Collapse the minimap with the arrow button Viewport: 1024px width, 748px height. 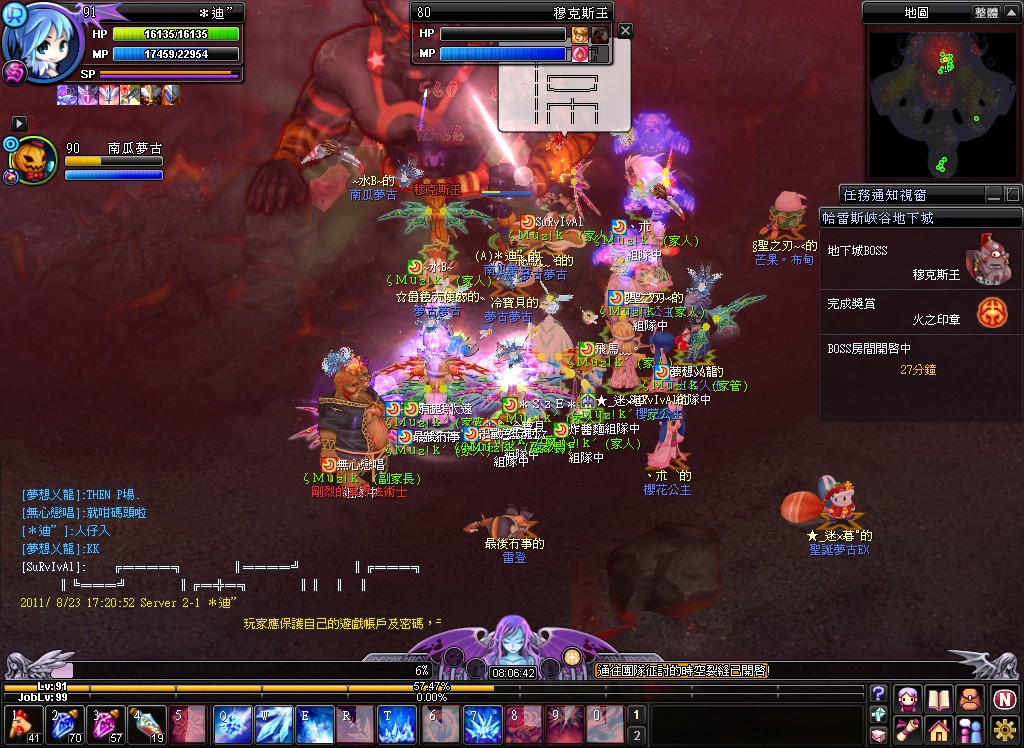pos(1012,13)
